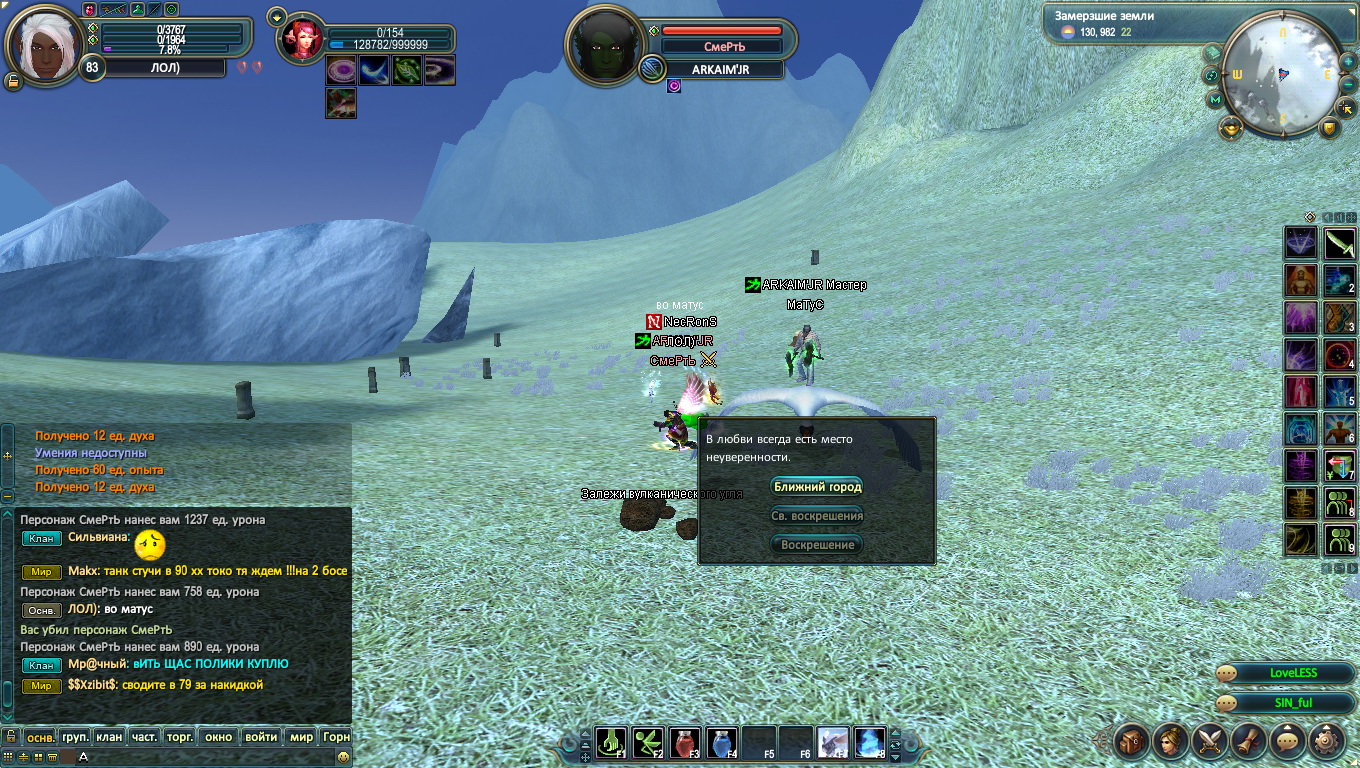
Task: Click the Св. воскрешения option
Action: click(x=817, y=516)
